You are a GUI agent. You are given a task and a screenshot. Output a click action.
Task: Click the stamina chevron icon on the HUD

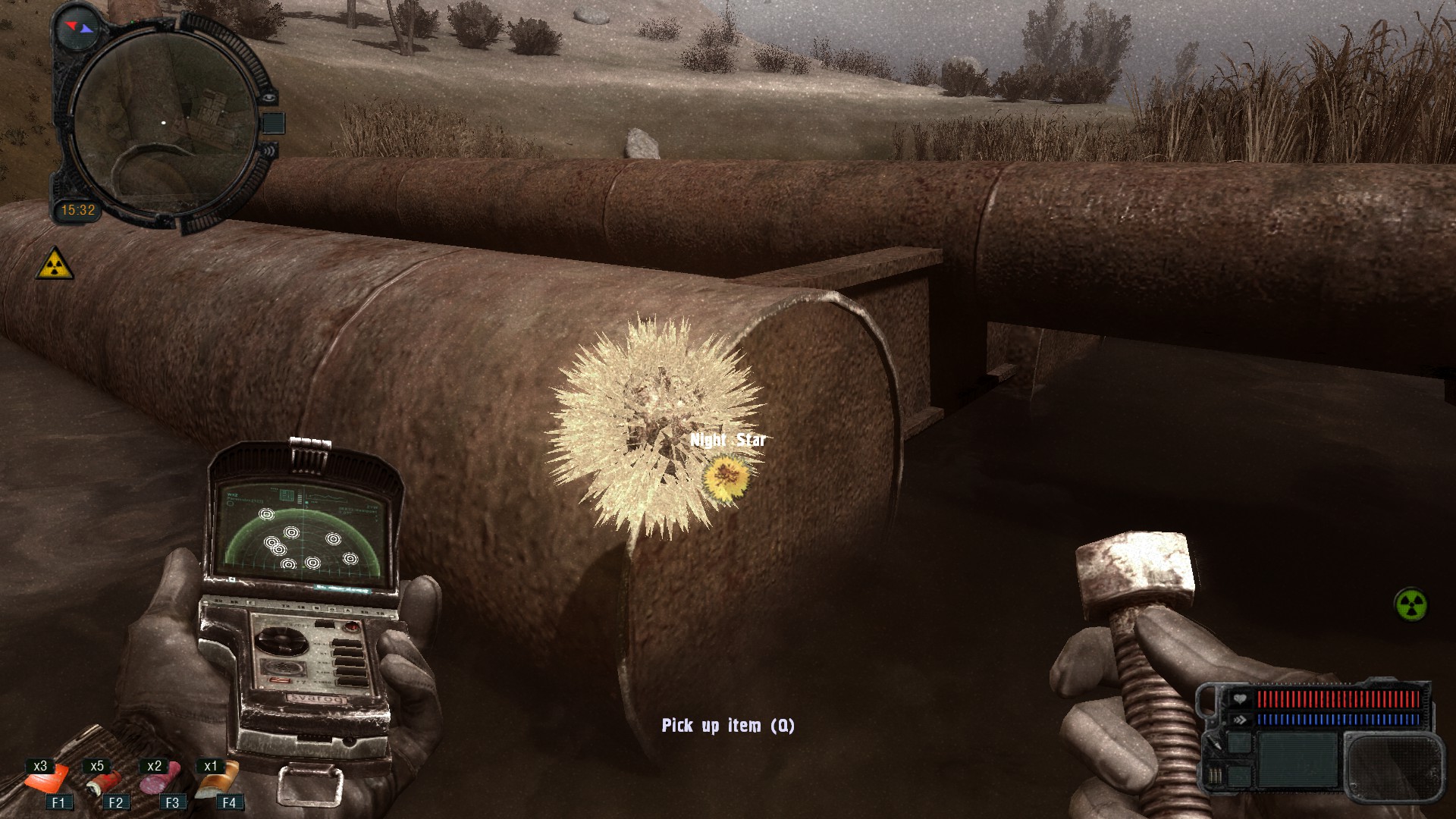point(1239,719)
